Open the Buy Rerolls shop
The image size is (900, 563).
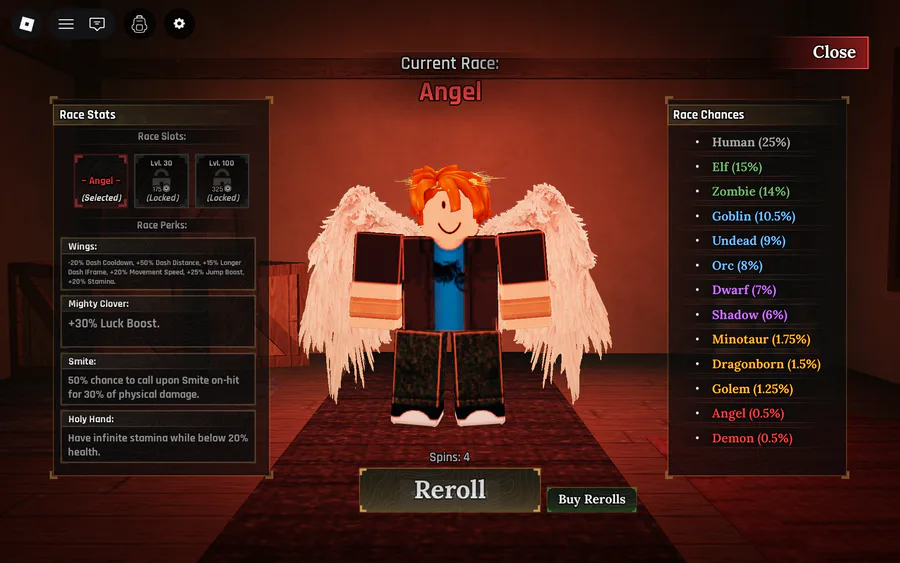point(591,499)
